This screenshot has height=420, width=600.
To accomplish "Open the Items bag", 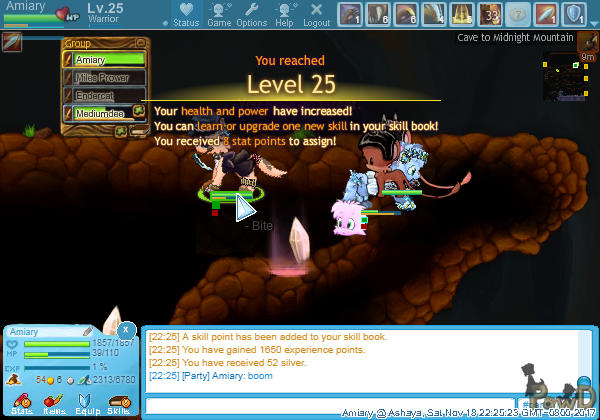I will [54, 403].
